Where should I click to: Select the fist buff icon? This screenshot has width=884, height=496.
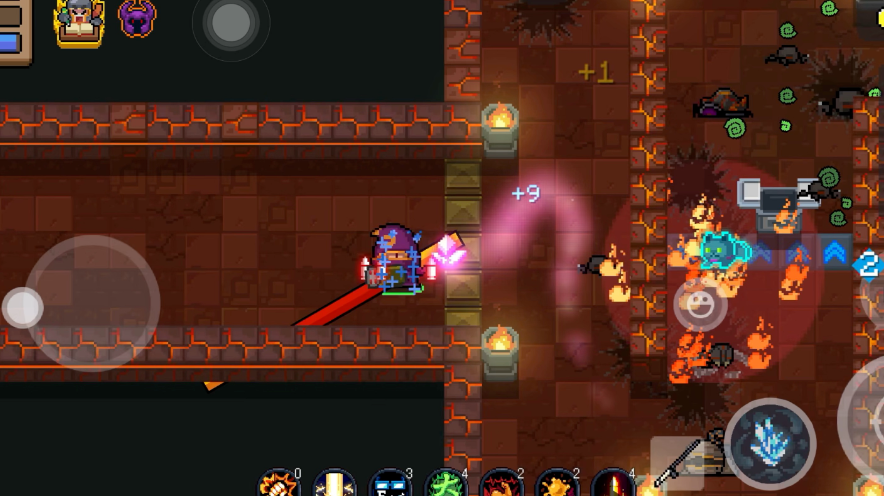[x=279, y=485]
